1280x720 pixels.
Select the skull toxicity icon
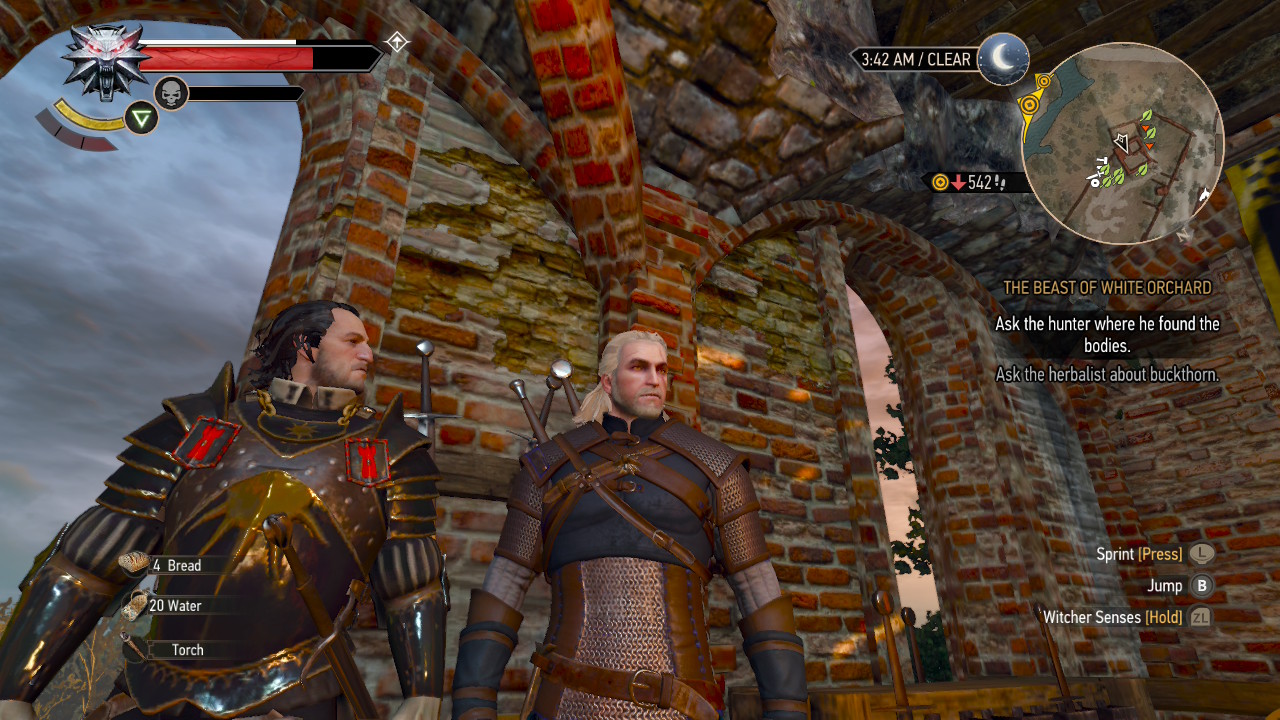coord(171,94)
